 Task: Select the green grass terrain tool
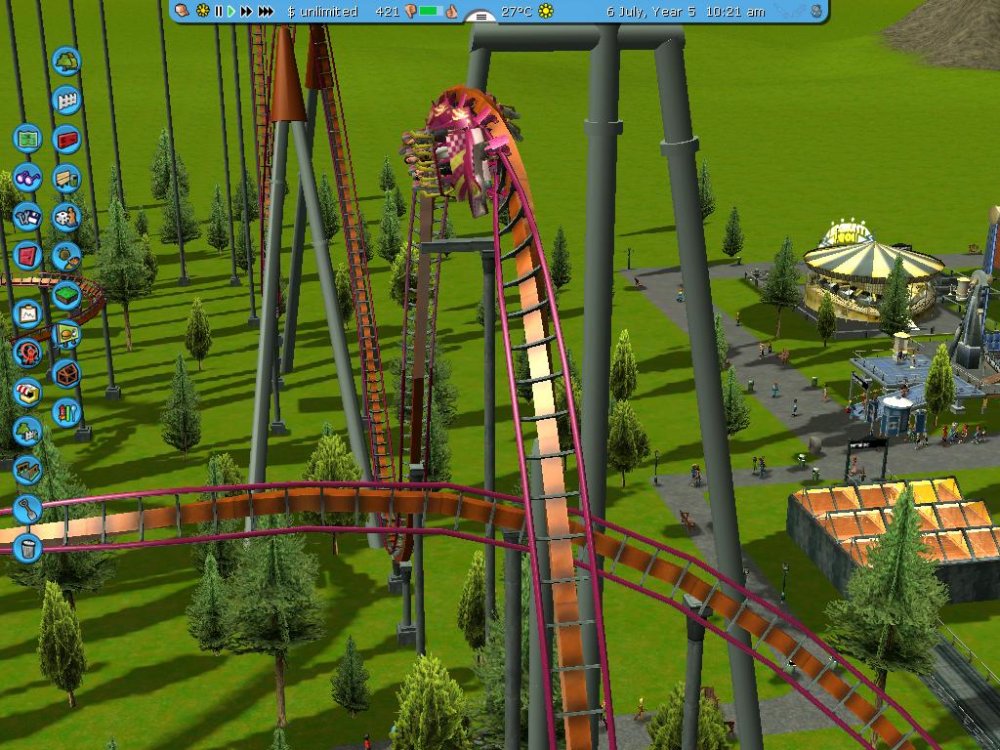coord(66,295)
